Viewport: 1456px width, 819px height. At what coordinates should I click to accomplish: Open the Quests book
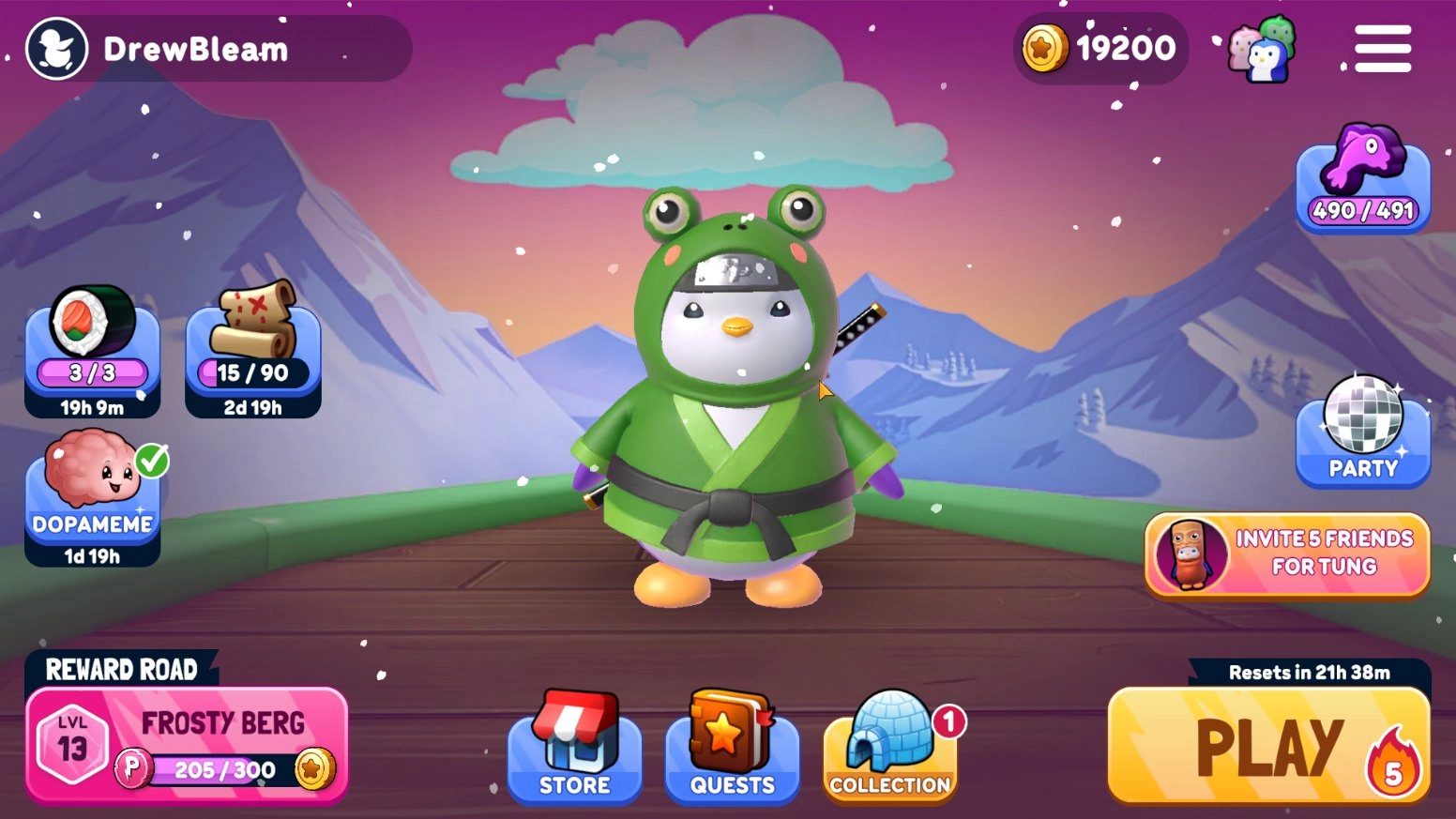(x=731, y=746)
